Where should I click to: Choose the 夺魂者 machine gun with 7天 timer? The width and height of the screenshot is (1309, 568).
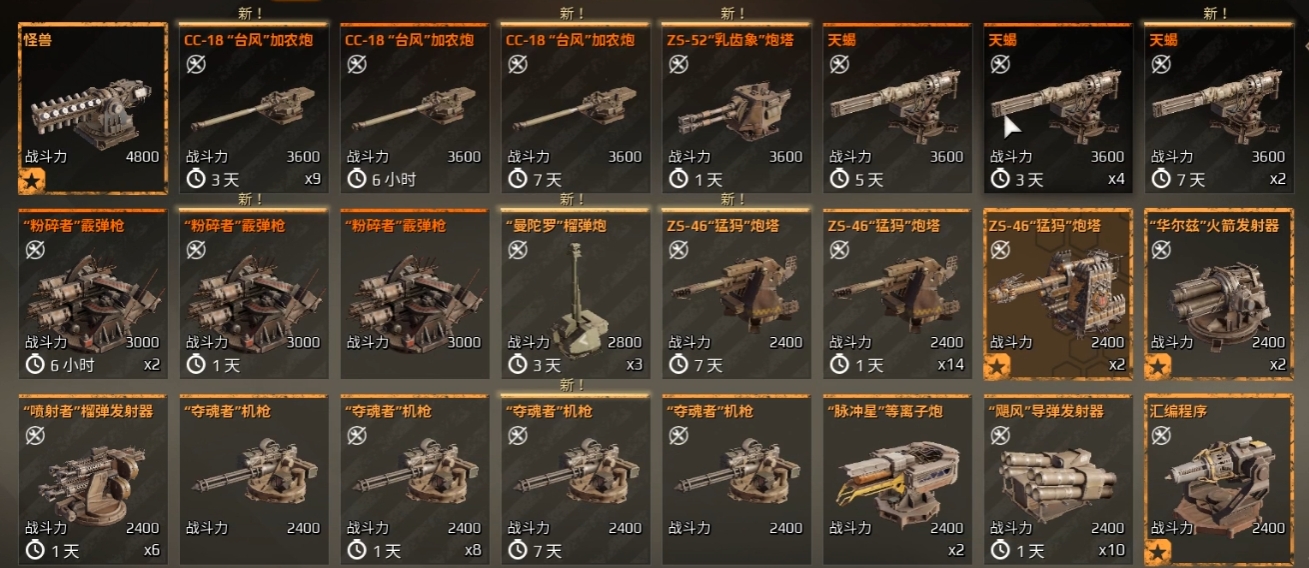(575, 480)
